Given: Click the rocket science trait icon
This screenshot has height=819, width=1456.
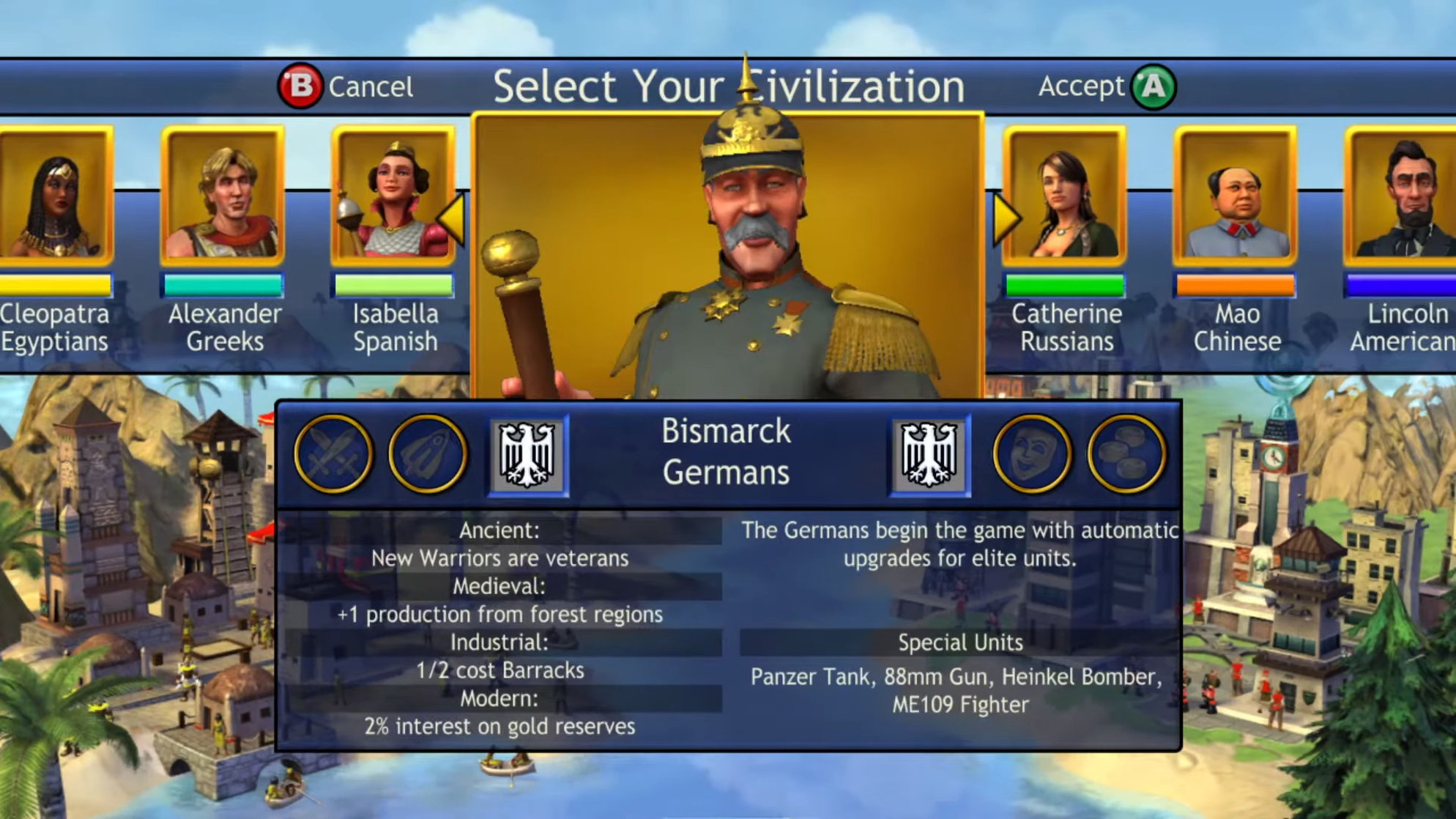Looking at the screenshot, I should [x=428, y=454].
